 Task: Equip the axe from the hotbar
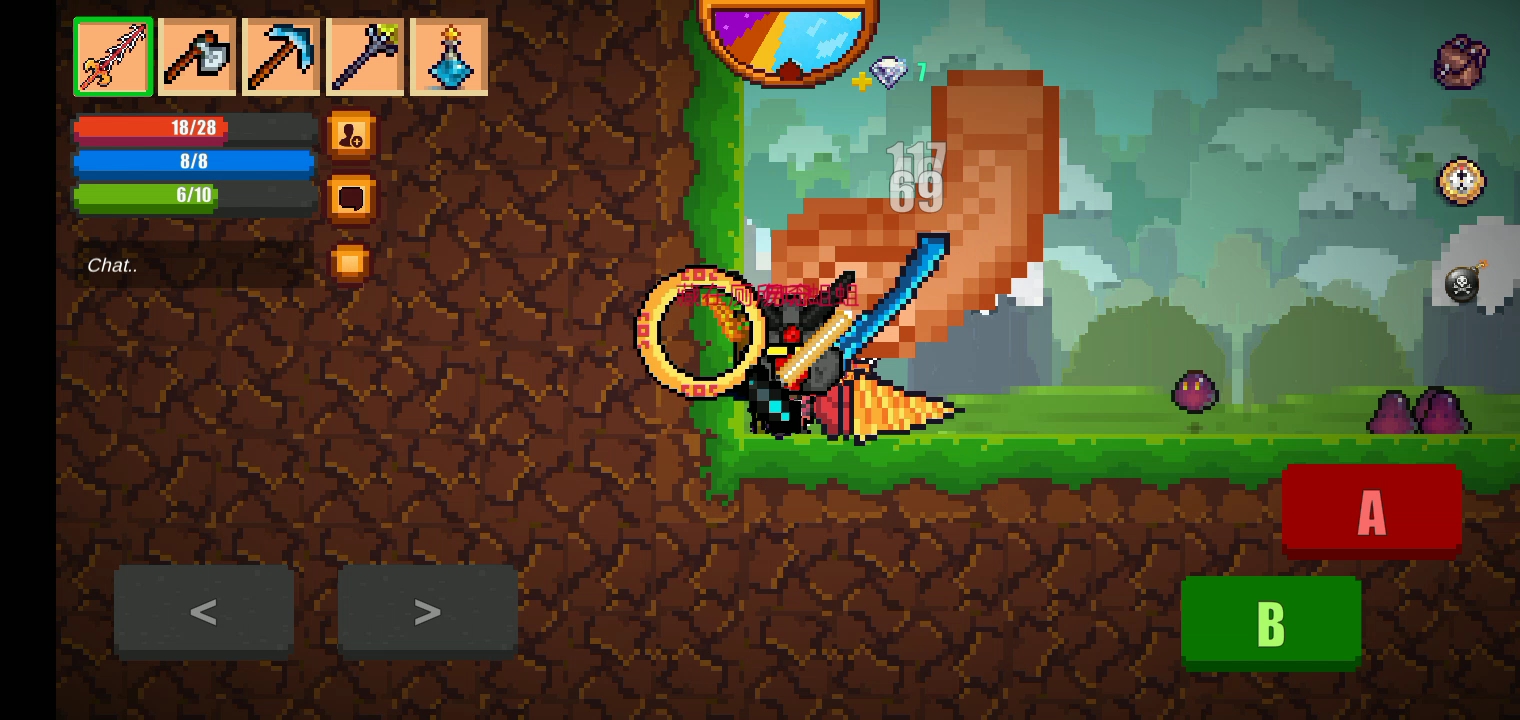coord(197,57)
